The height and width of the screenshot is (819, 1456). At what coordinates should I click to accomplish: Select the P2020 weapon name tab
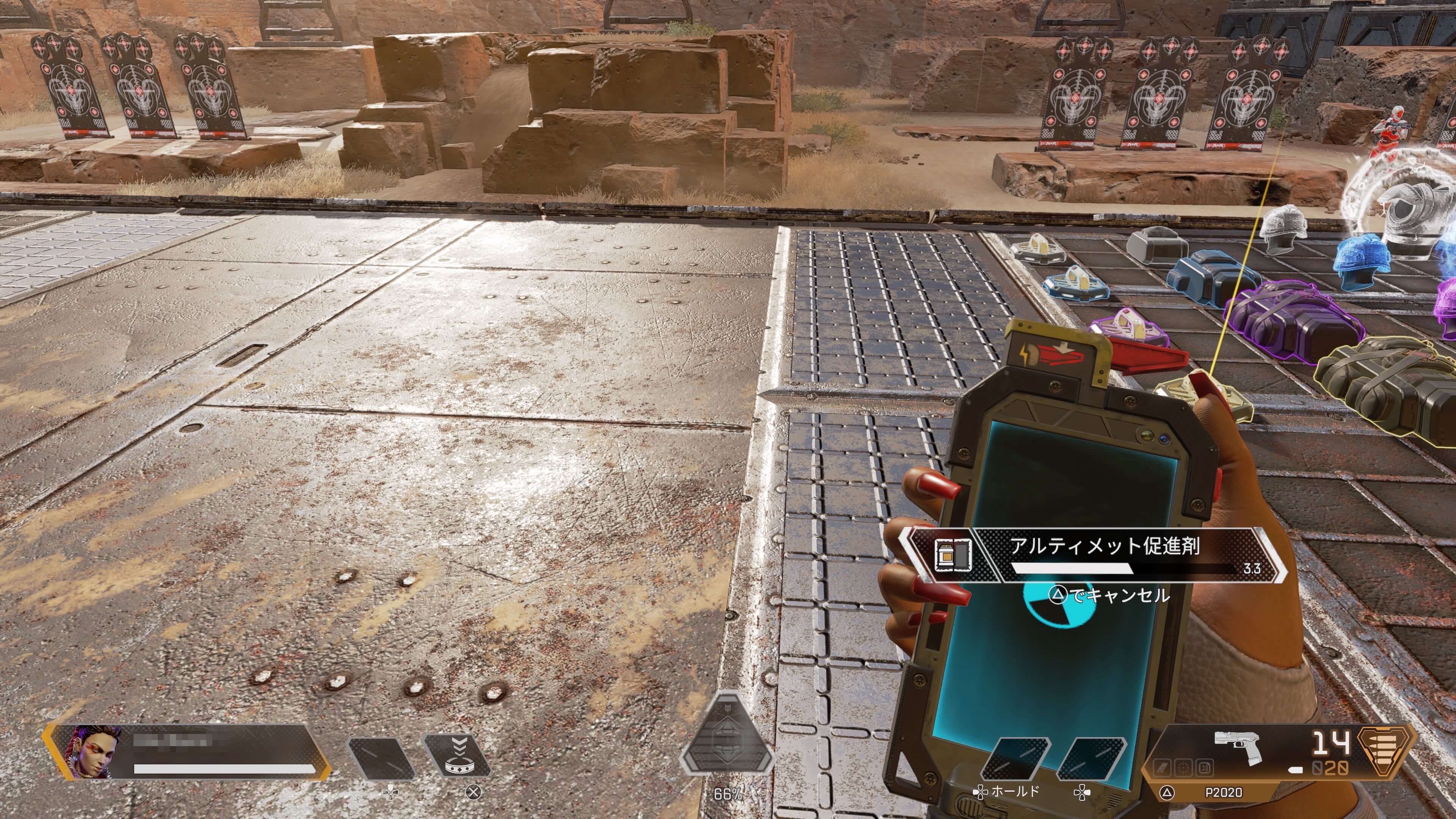[1224, 792]
